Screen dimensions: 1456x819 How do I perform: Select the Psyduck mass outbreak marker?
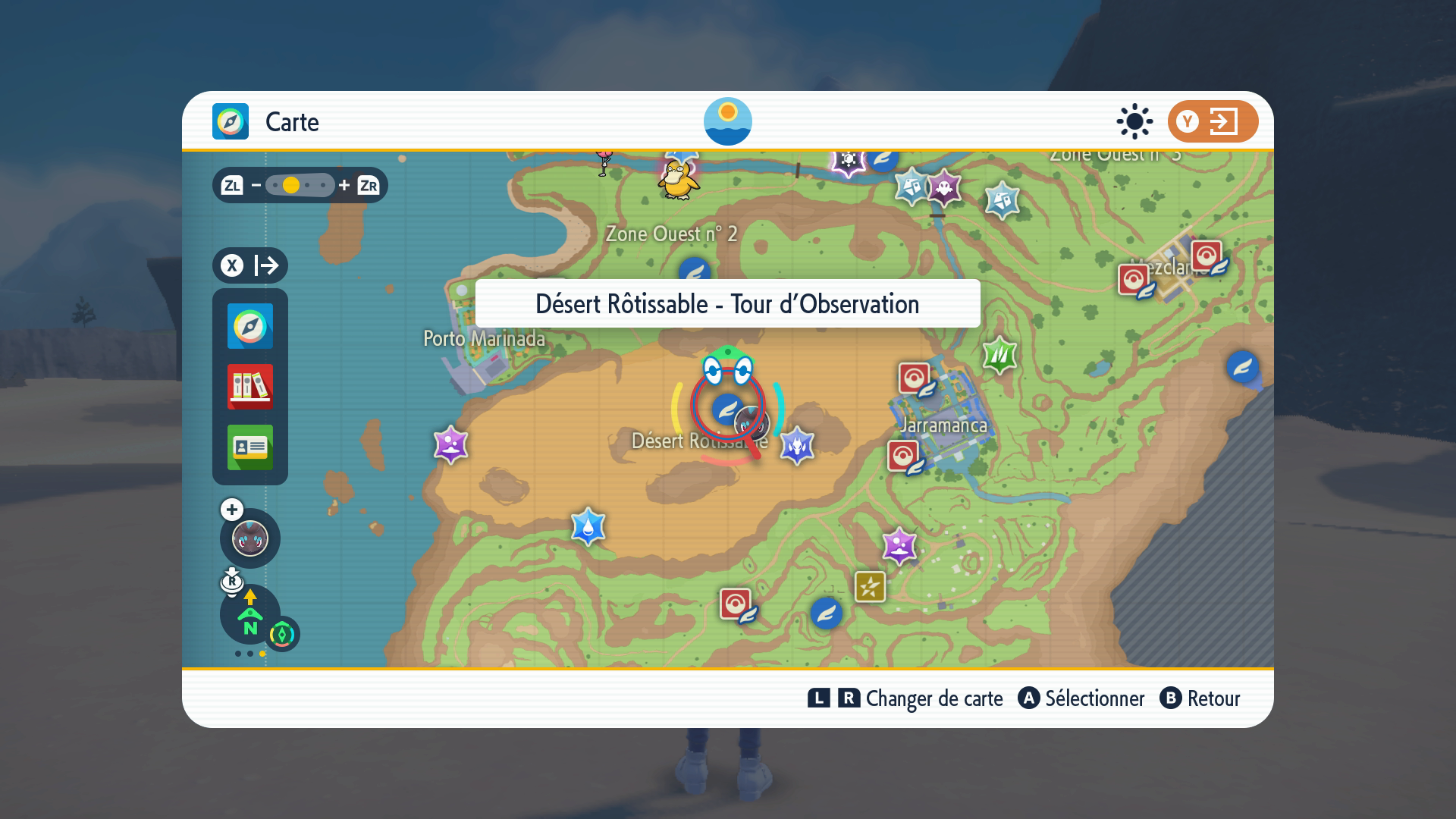pos(679,180)
